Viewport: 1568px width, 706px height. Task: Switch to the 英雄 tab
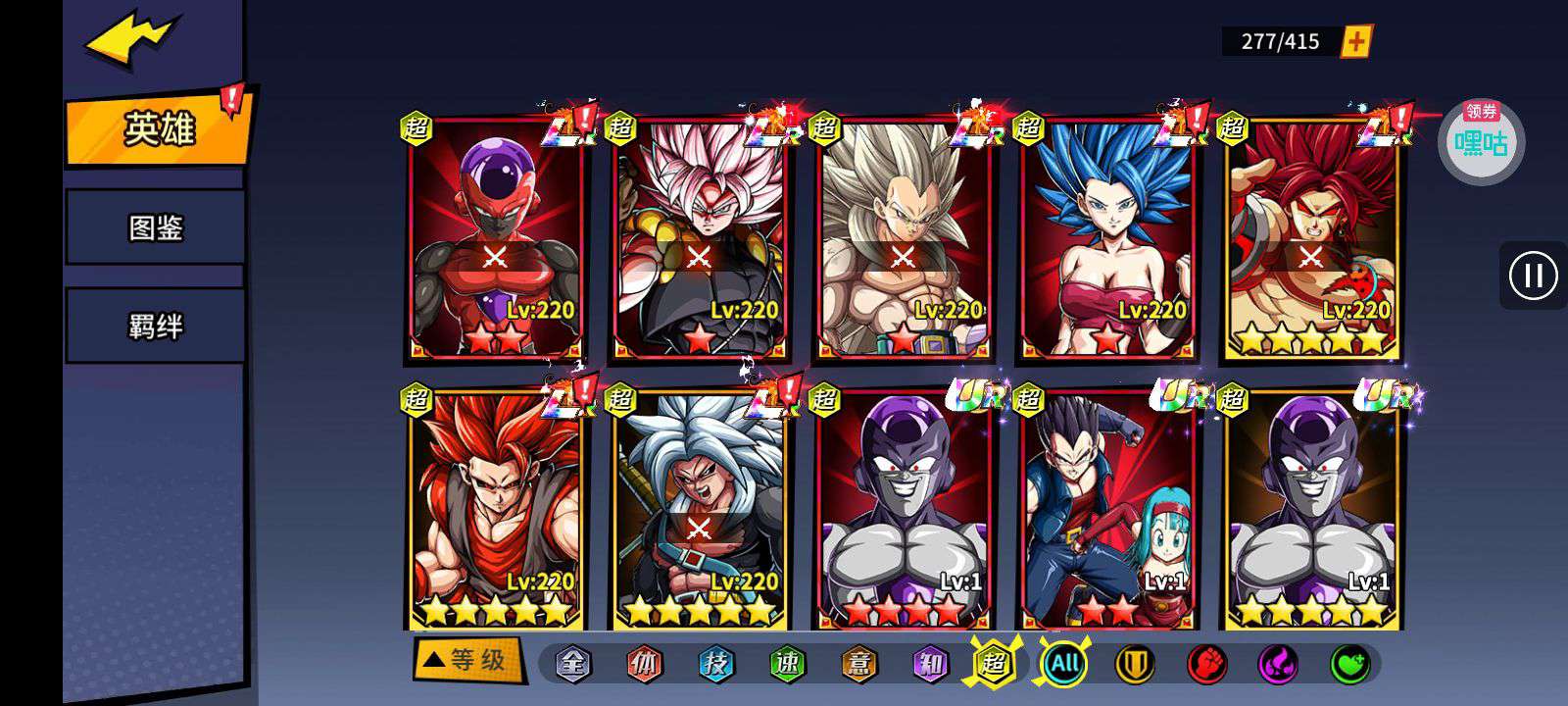159,128
